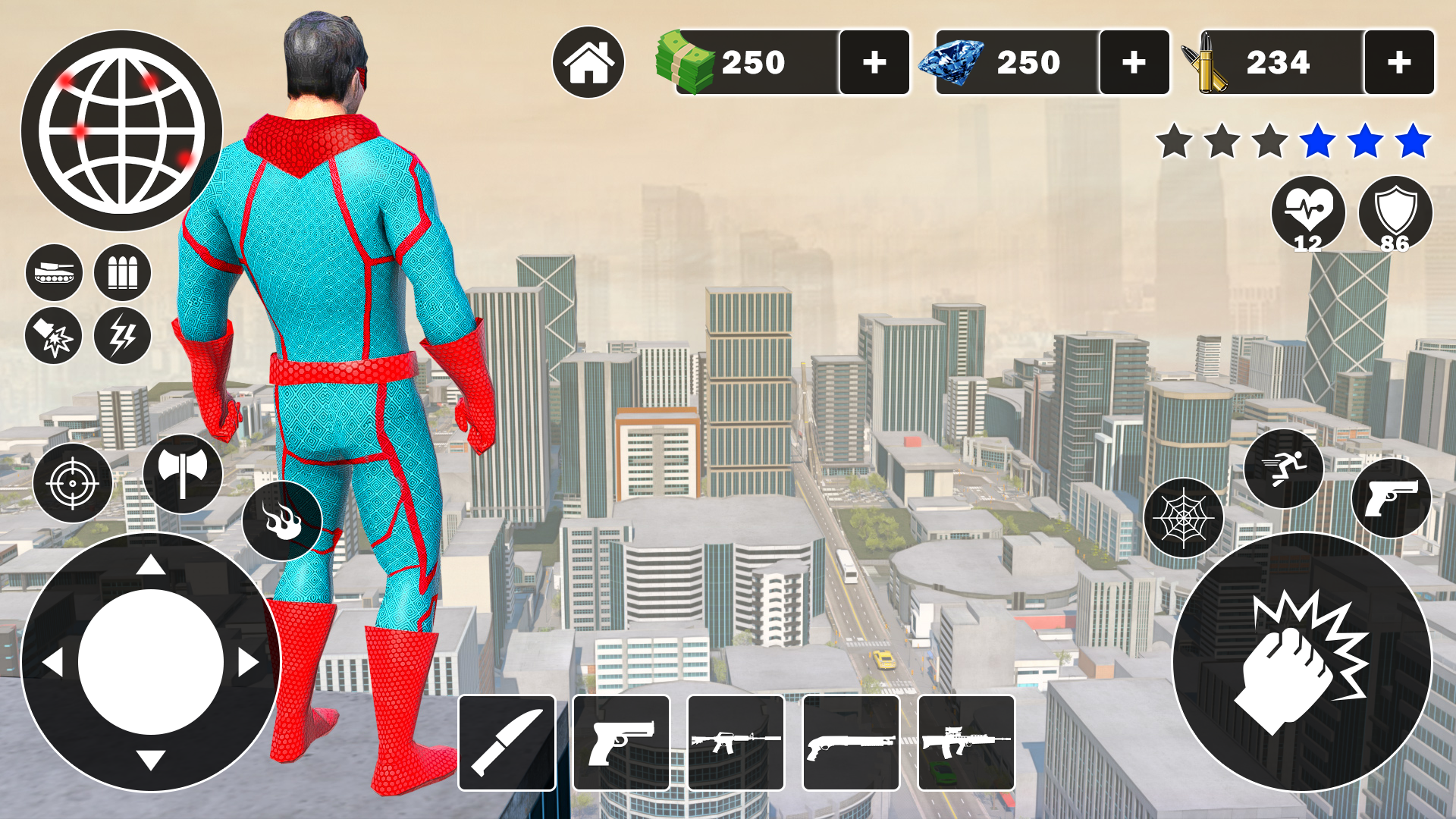Purchase ammo with the plus button

coord(1399,63)
